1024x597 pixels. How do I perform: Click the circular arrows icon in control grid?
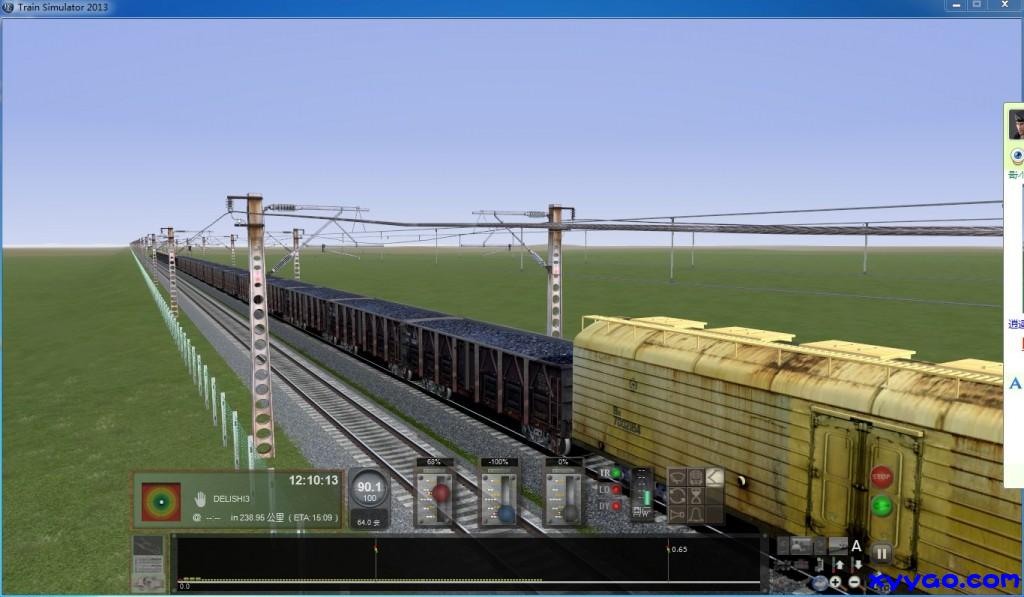click(x=677, y=496)
